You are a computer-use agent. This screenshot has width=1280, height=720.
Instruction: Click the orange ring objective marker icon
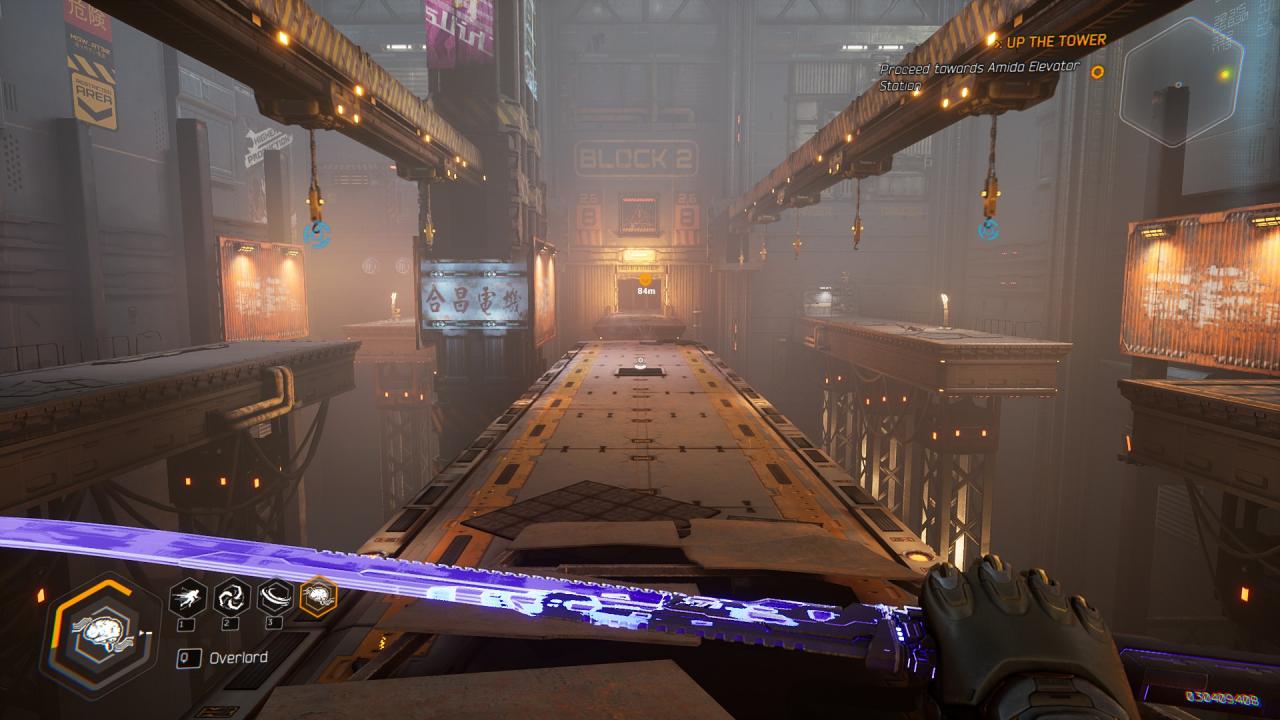pos(1097,72)
